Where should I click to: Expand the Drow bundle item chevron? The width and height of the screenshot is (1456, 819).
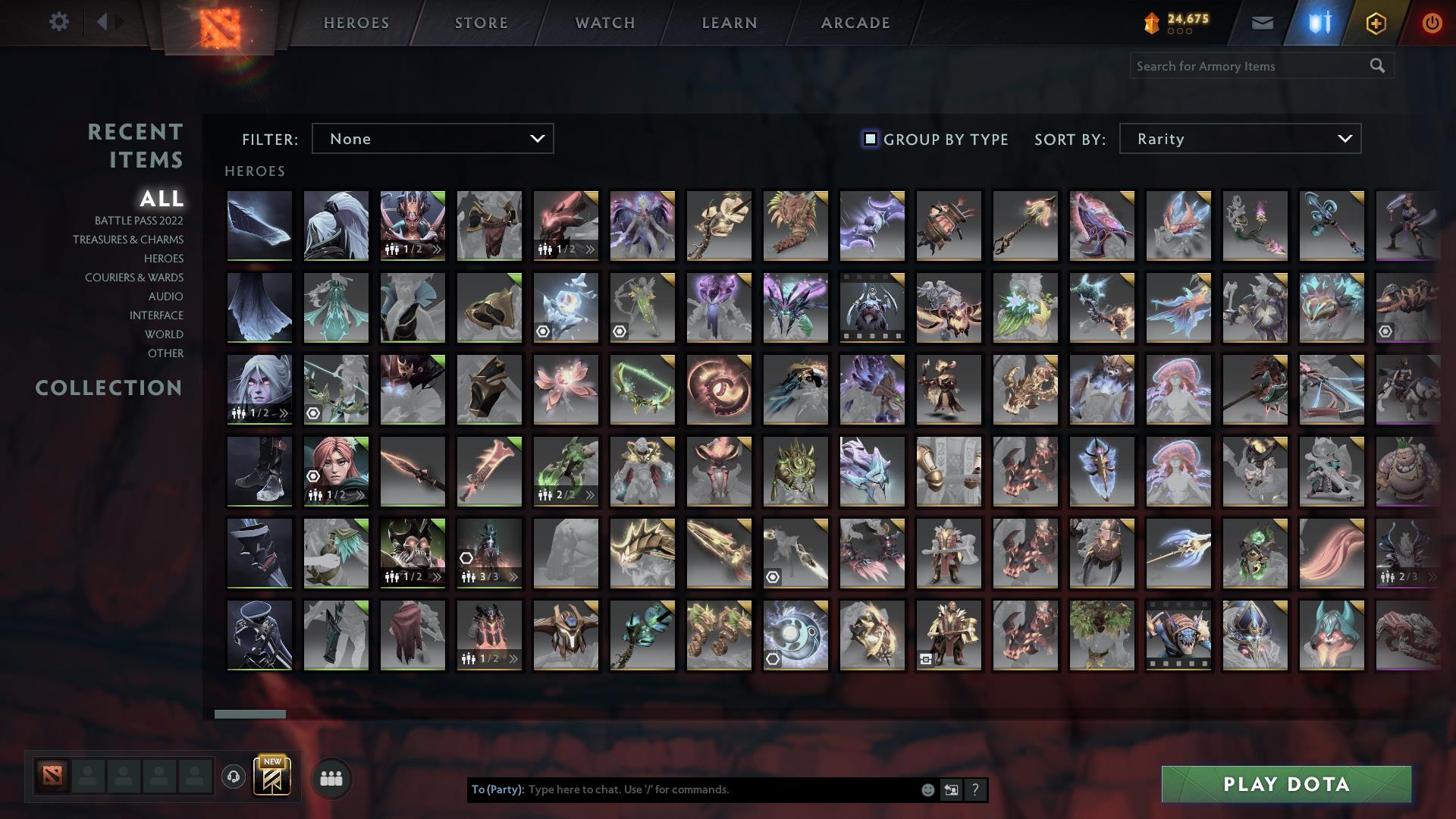pos(284,413)
